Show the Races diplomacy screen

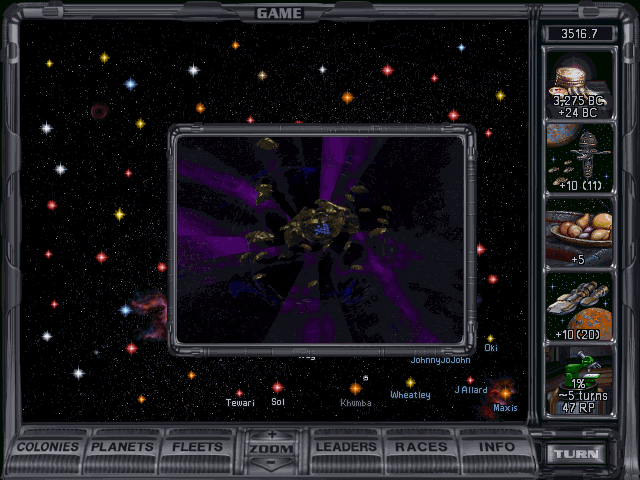click(421, 447)
